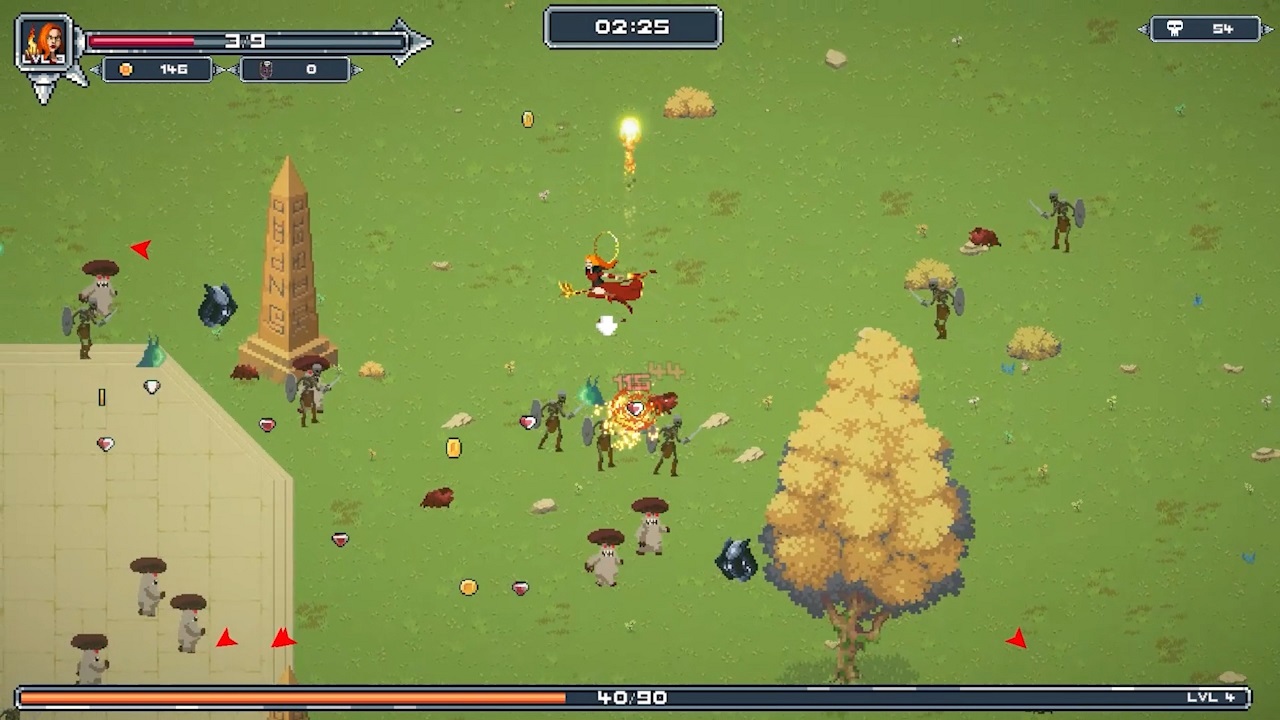Click the diamond gem pickup near the pyramid edge
Viewport: 1280px width, 720px height.
click(151, 387)
